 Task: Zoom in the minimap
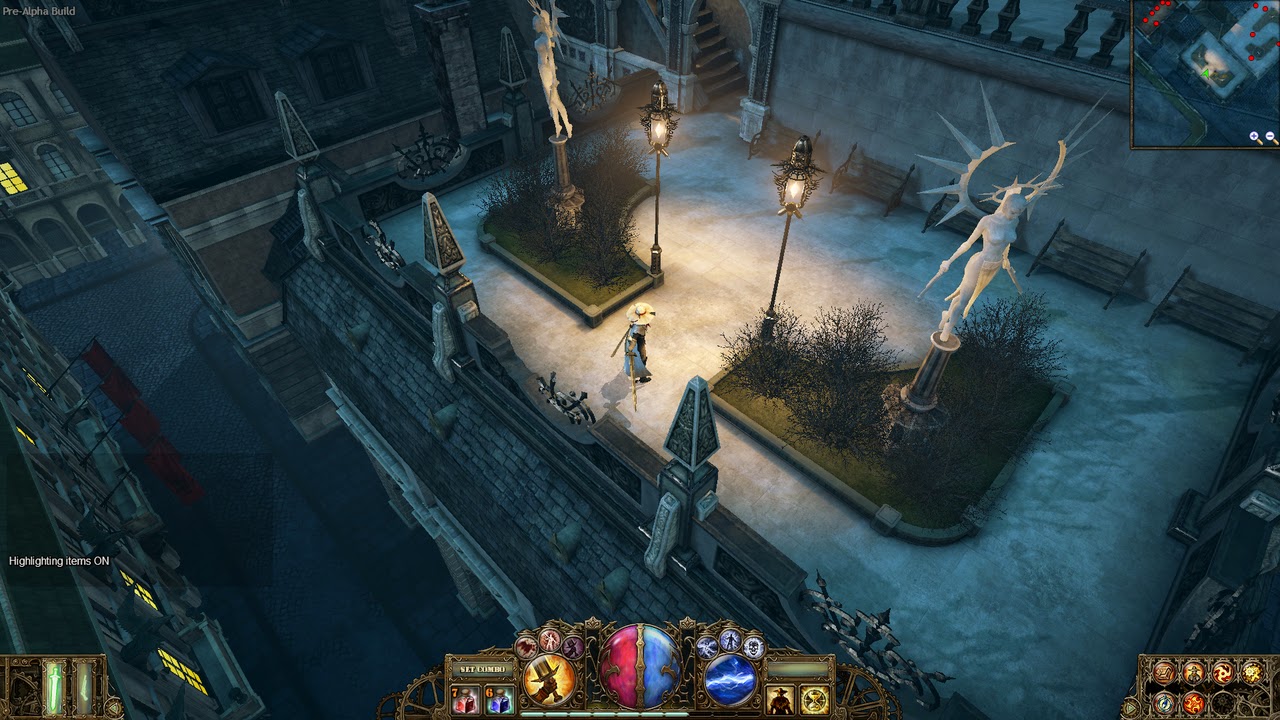1255,137
